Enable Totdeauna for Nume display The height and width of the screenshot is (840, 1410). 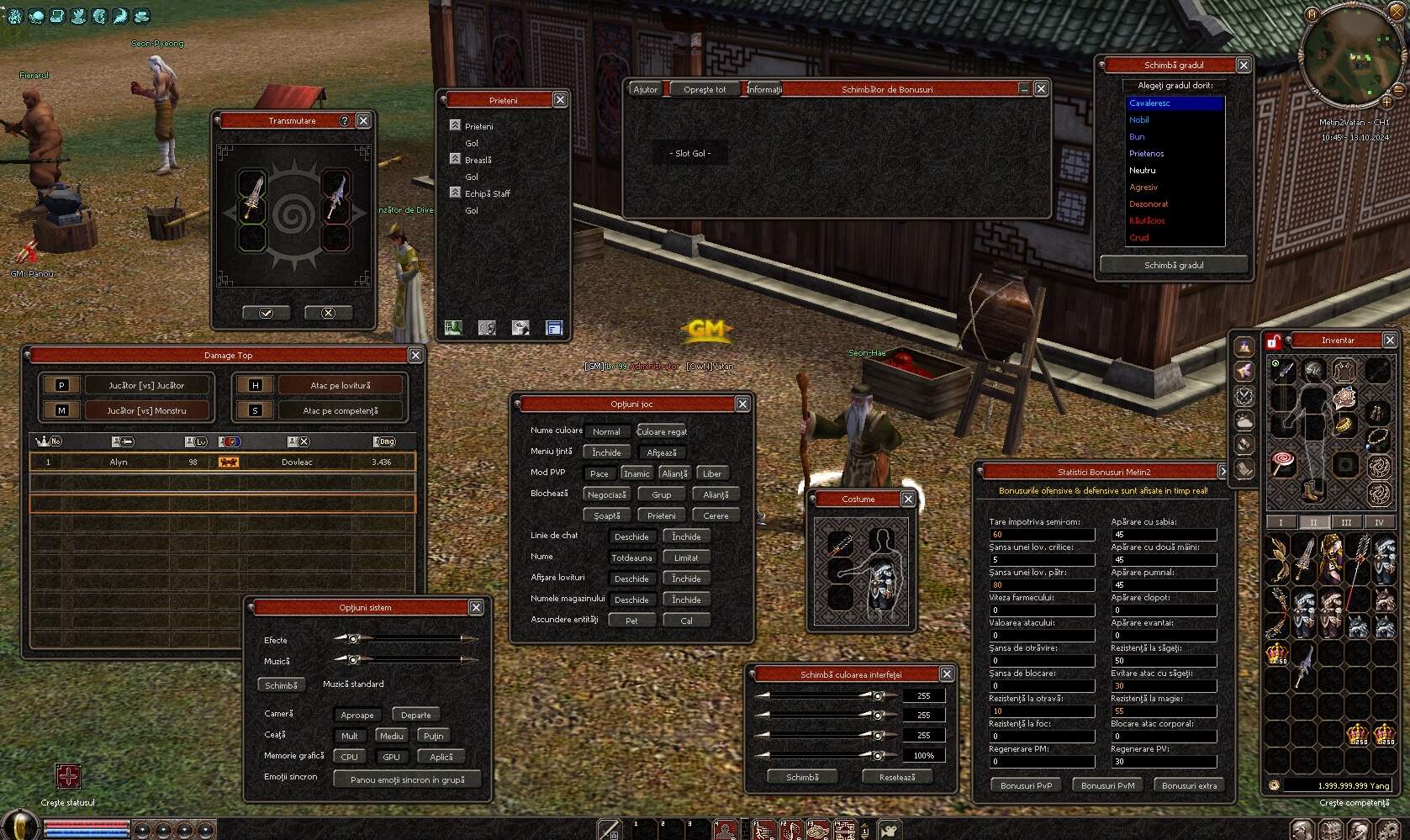pyautogui.click(x=631, y=557)
